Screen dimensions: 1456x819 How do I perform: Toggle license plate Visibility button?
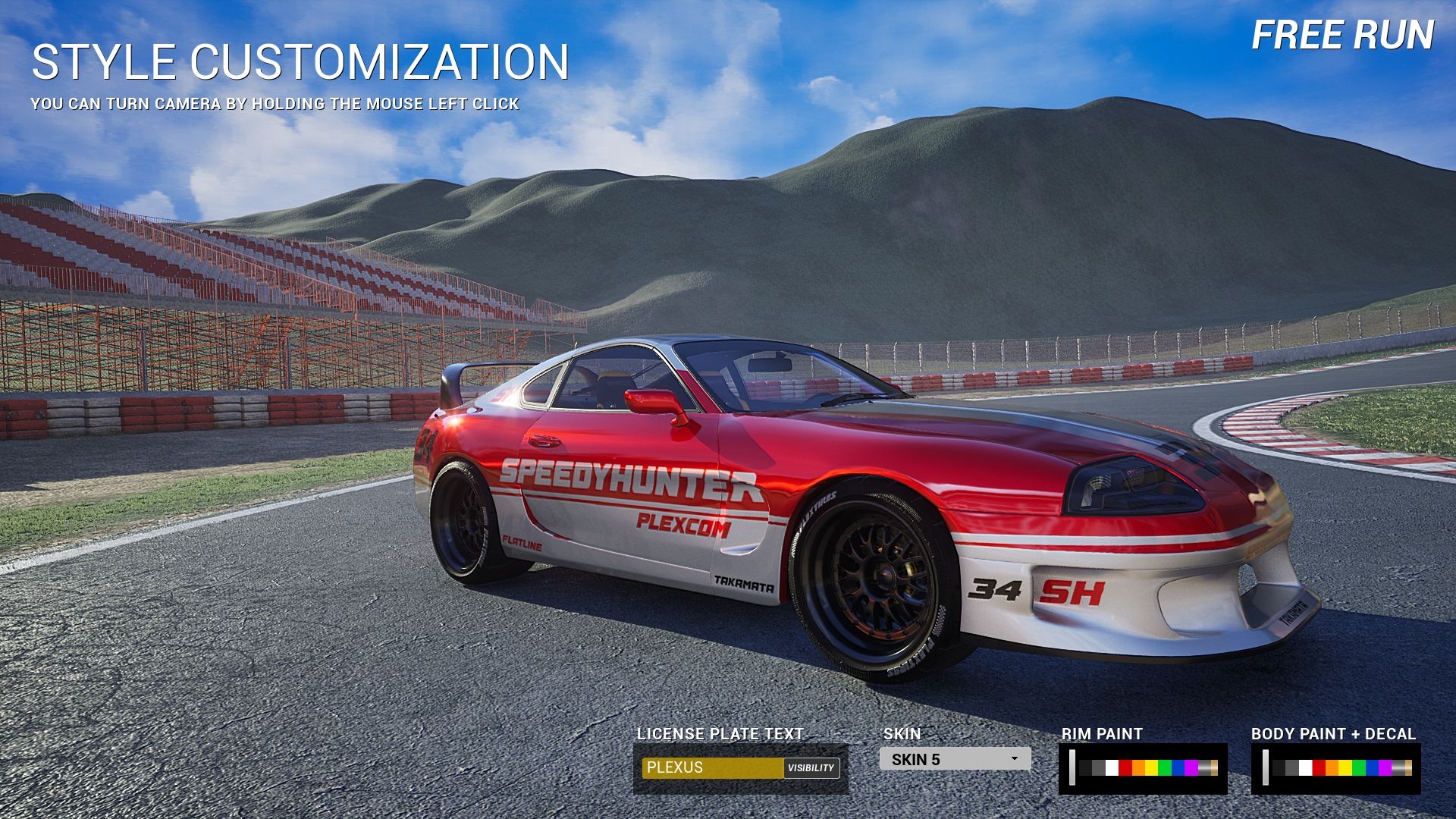click(x=811, y=767)
